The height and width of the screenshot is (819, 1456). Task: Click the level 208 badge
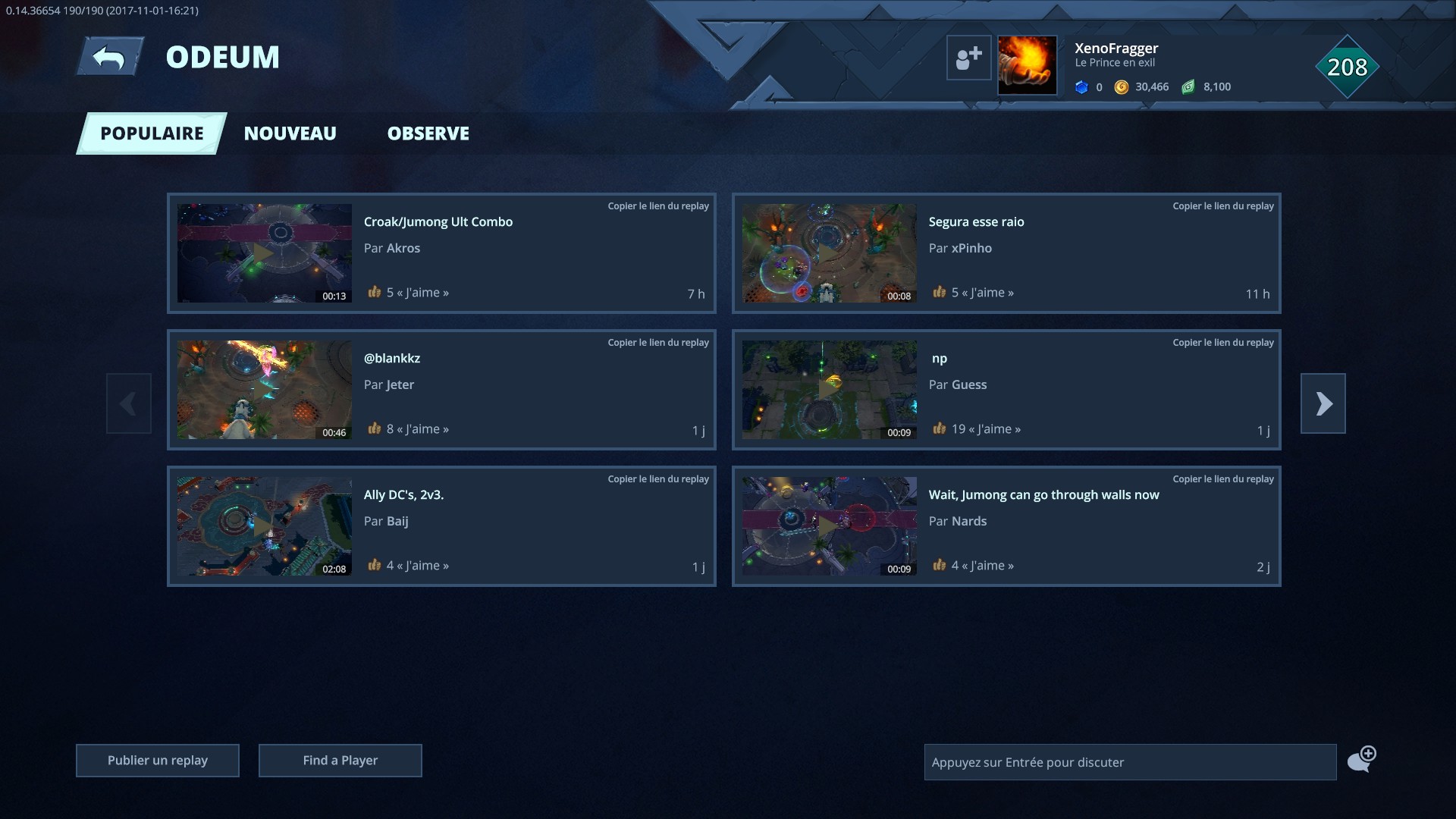(1346, 67)
